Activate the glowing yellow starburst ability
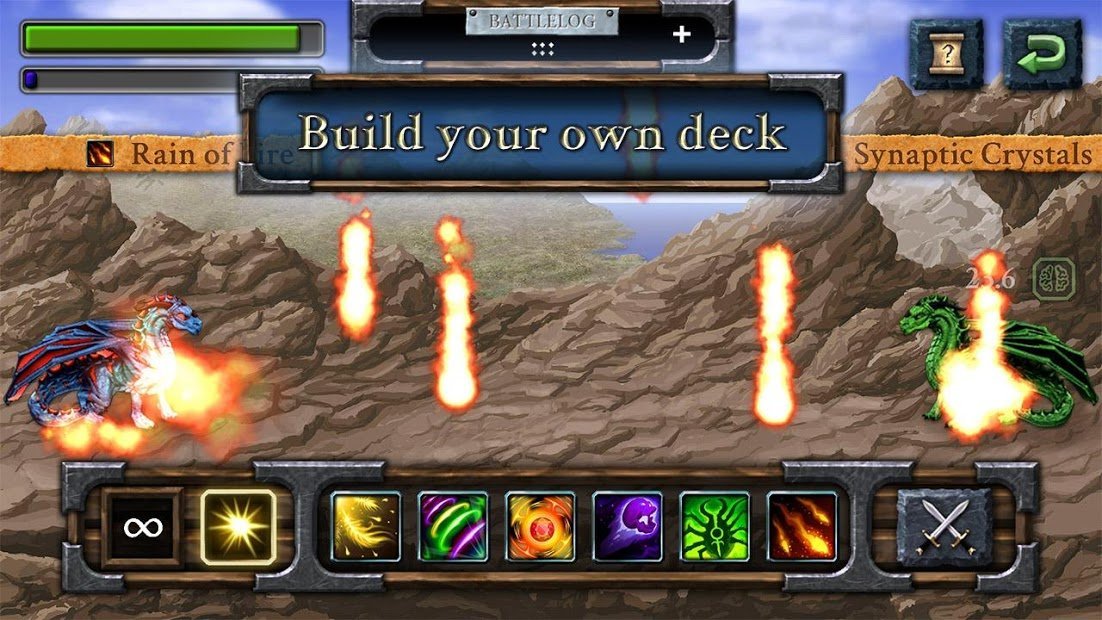Image resolution: width=1102 pixels, height=620 pixels. tap(238, 527)
